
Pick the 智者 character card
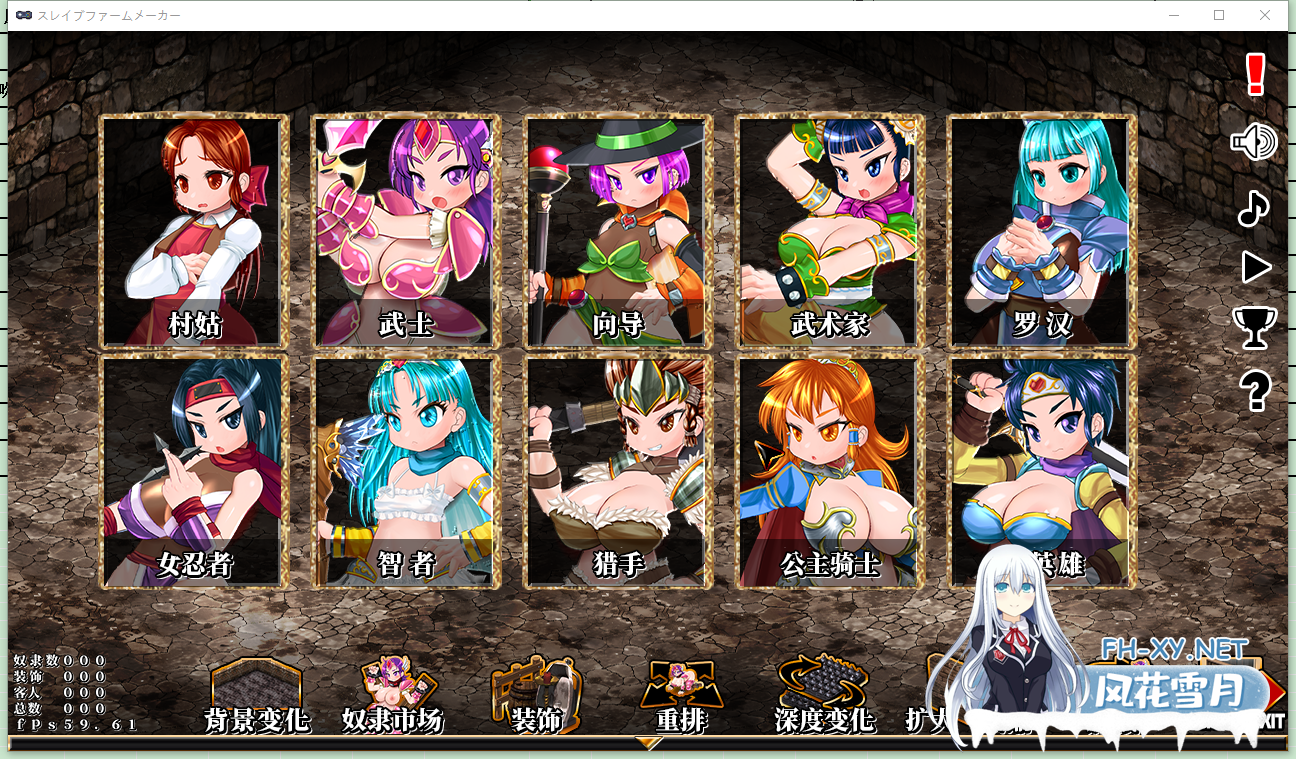click(x=406, y=471)
